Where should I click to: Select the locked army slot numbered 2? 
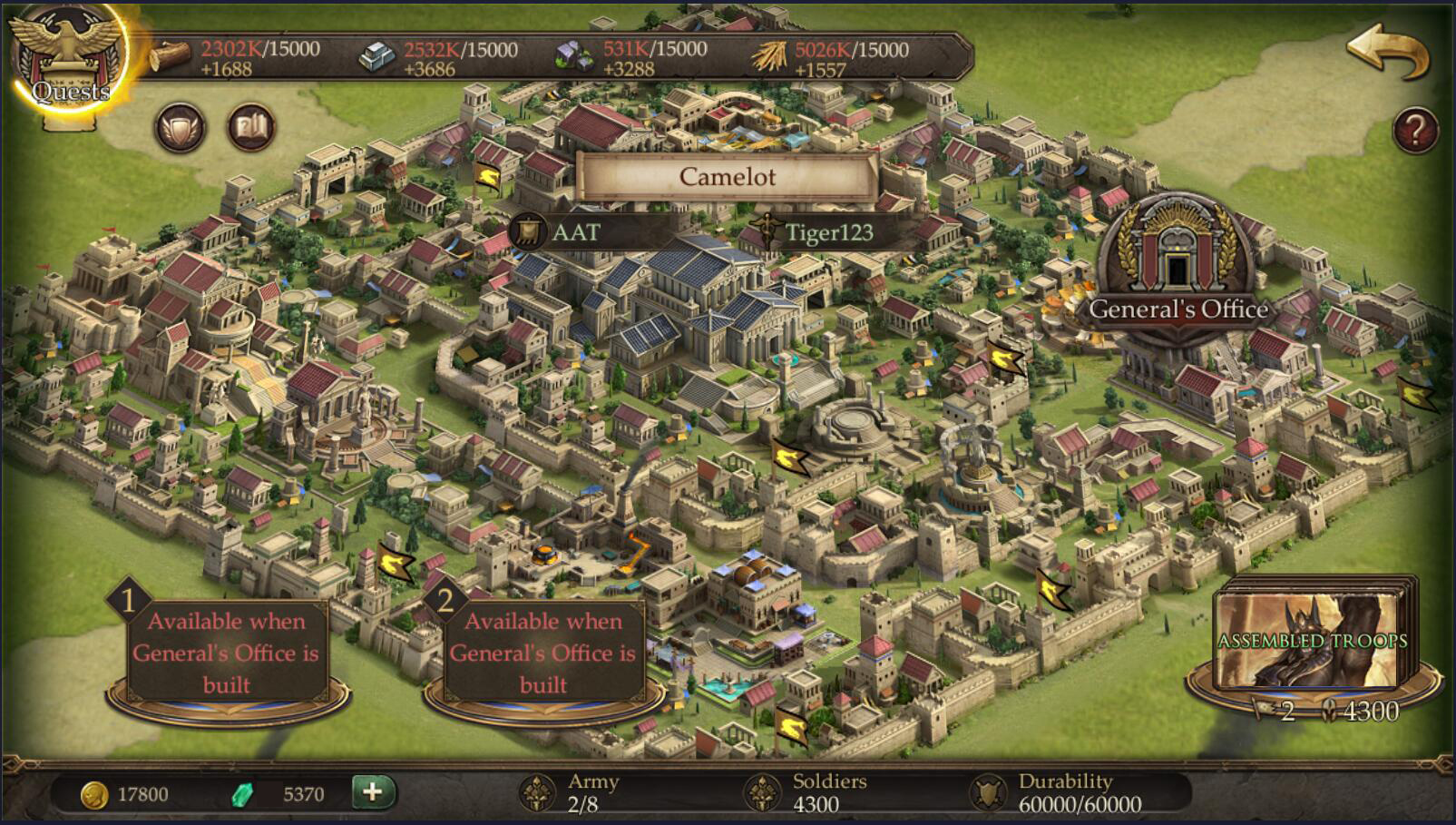pos(542,653)
